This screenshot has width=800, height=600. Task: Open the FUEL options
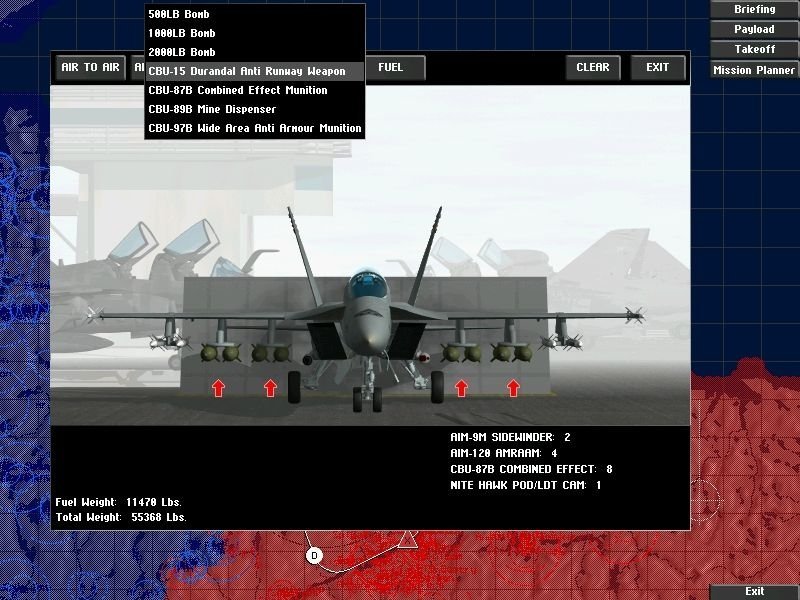click(391, 68)
